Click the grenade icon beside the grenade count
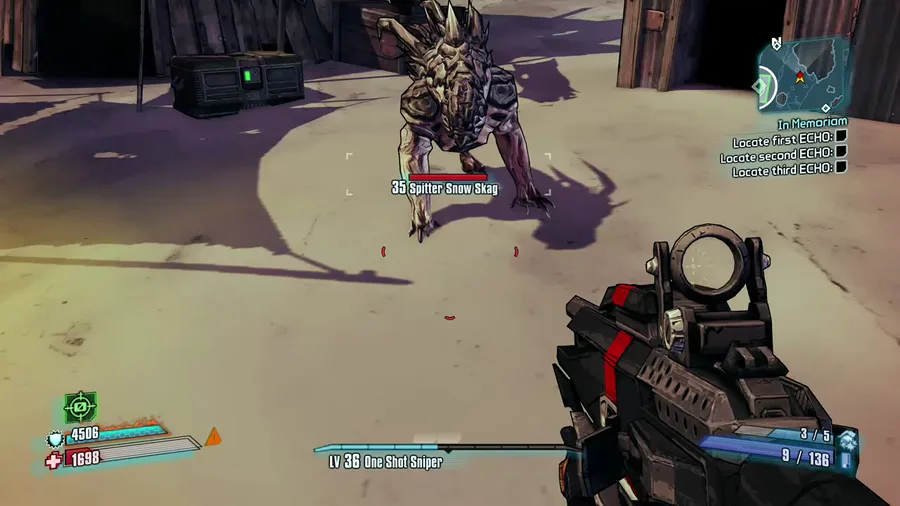This screenshot has width=900, height=506. pyautogui.click(x=847, y=438)
